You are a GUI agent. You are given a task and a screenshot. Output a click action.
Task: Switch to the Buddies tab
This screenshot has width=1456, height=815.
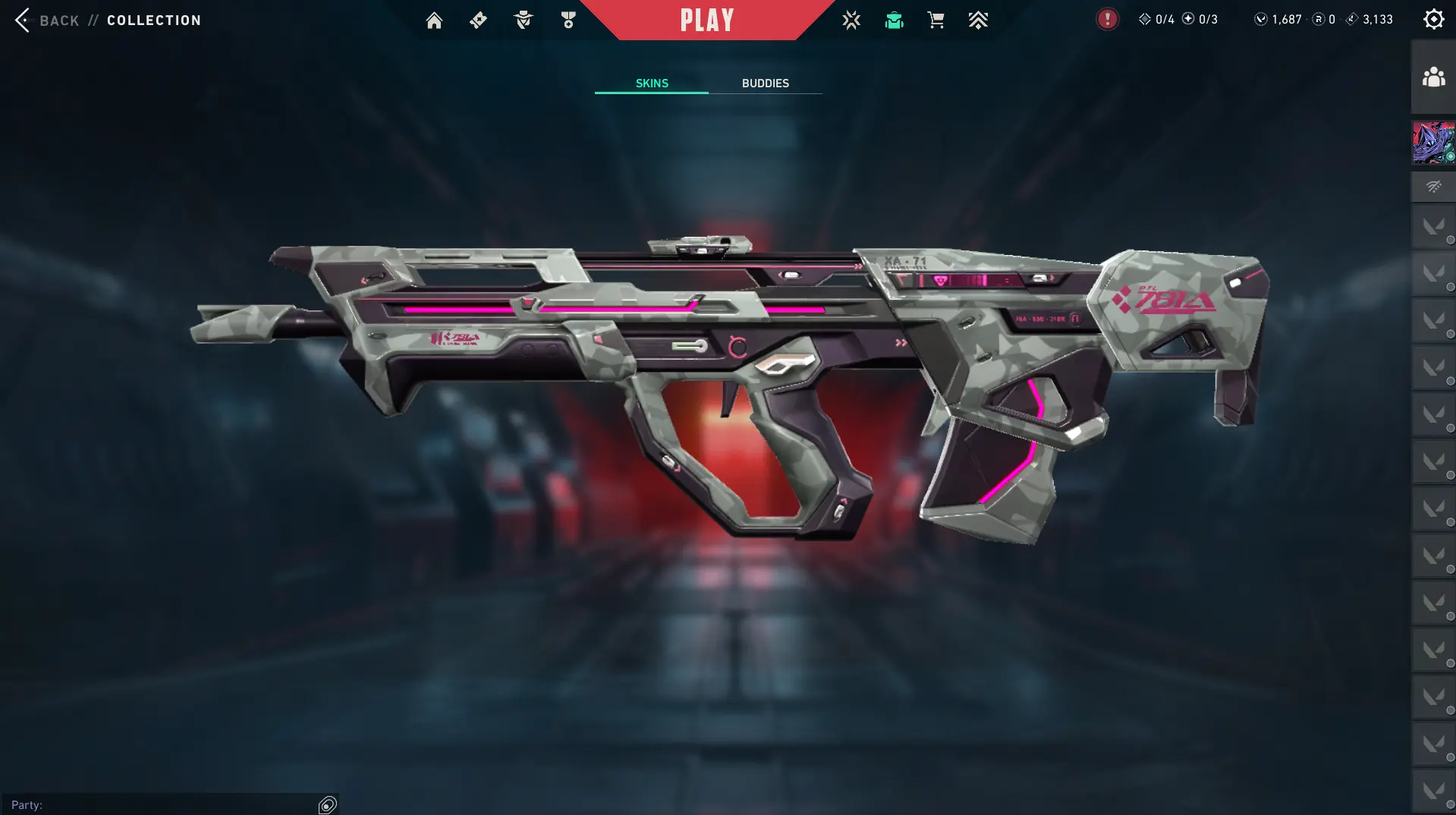(765, 83)
